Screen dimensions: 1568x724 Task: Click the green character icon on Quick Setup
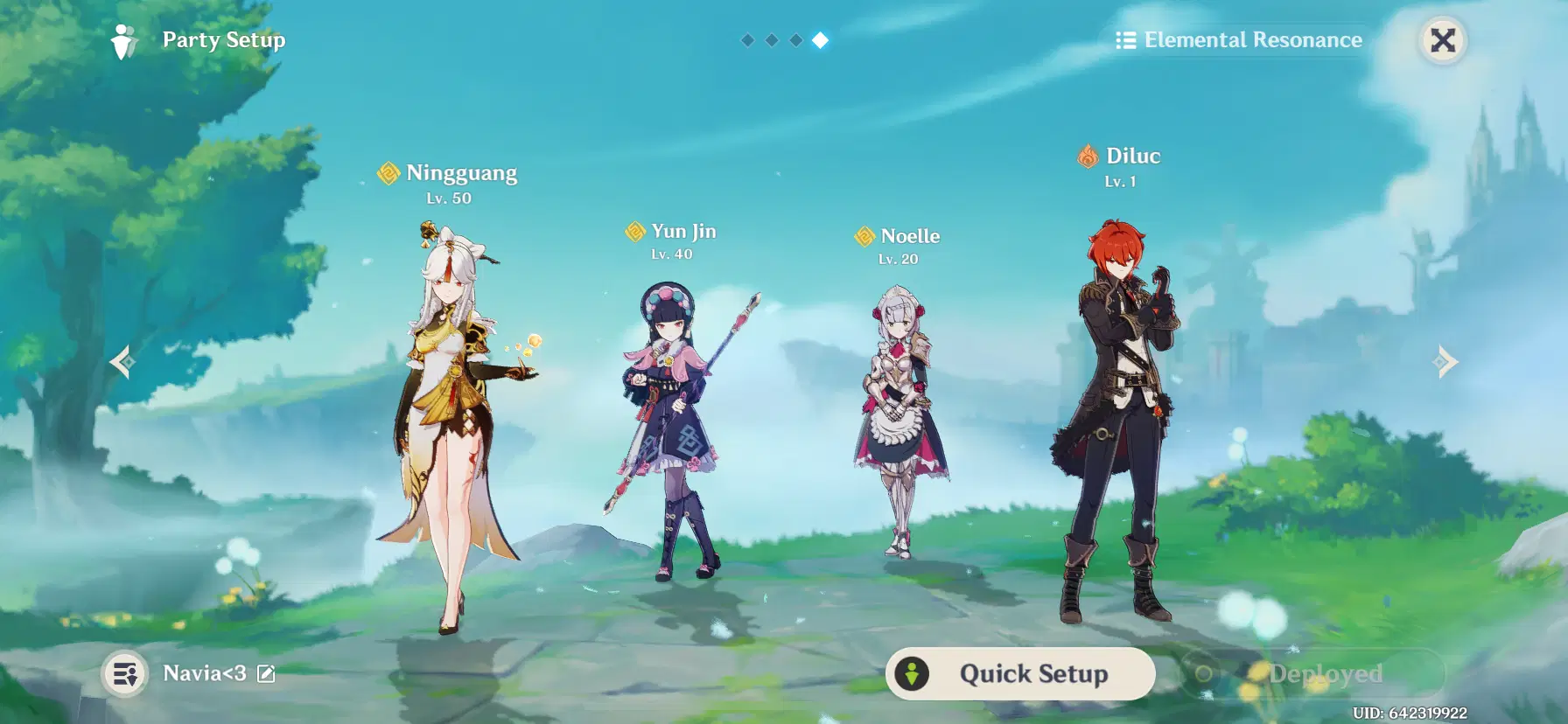(x=912, y=673)
